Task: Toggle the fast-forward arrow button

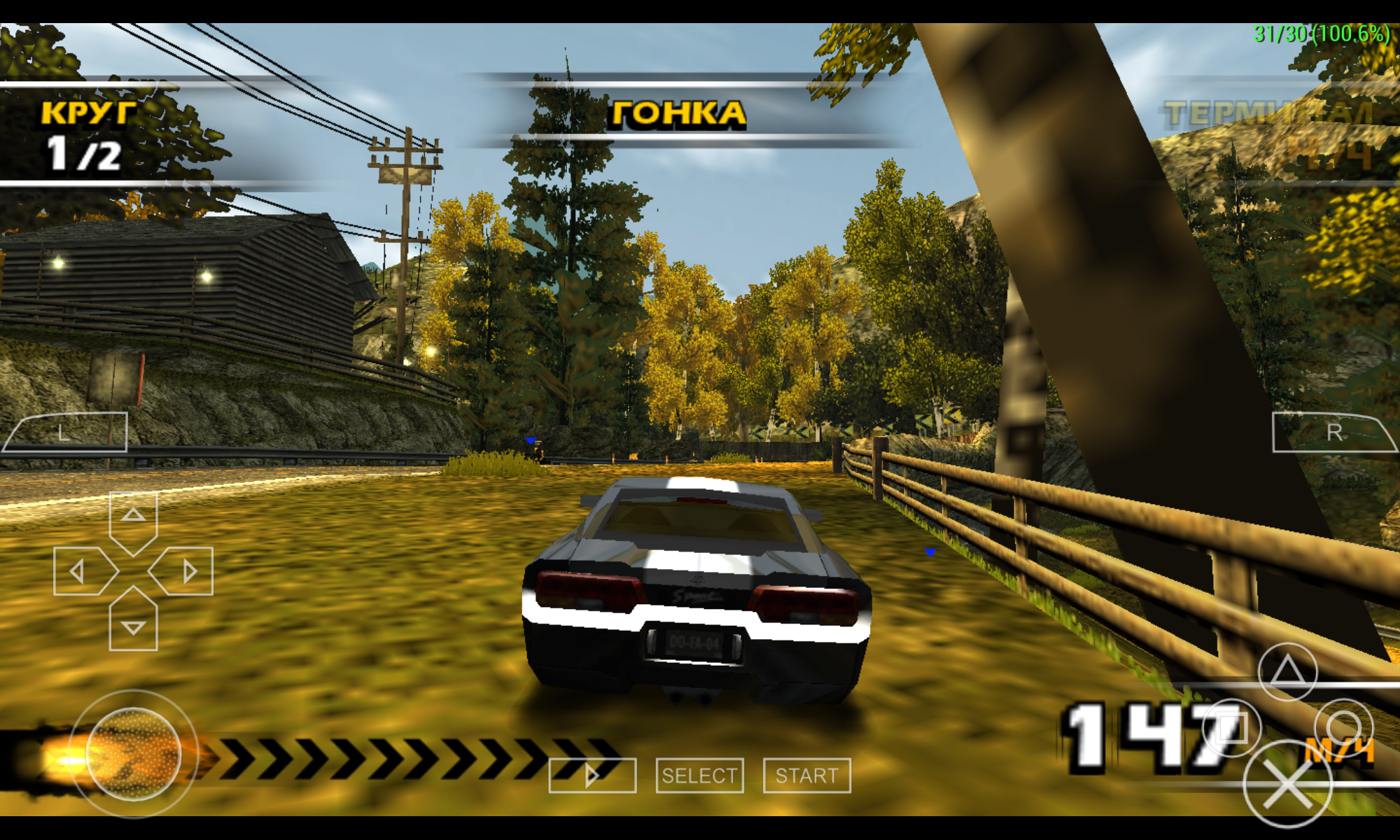Action: point(592,776)
